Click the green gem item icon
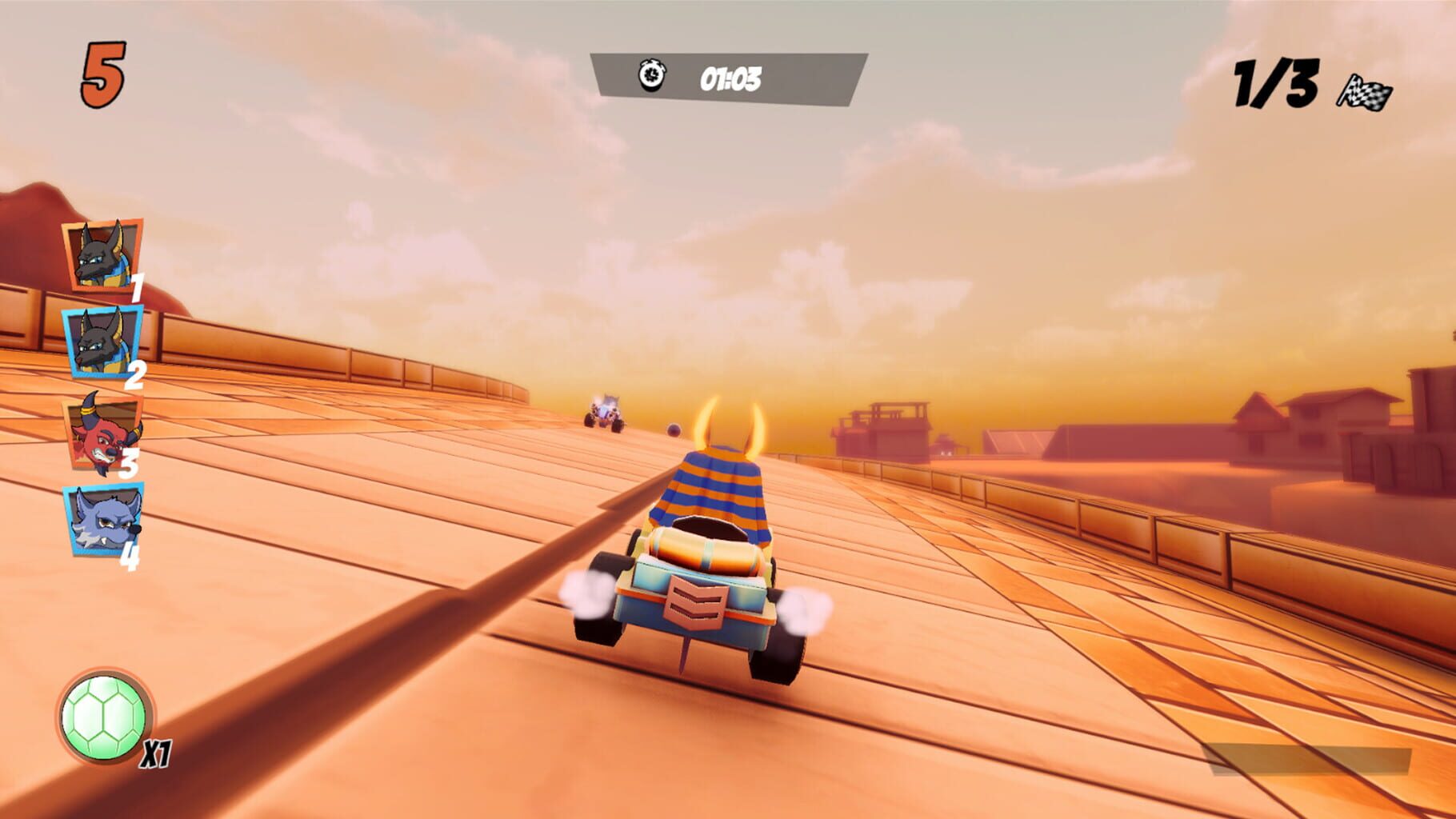1456x819 pixels. click(x=102, y=718)
